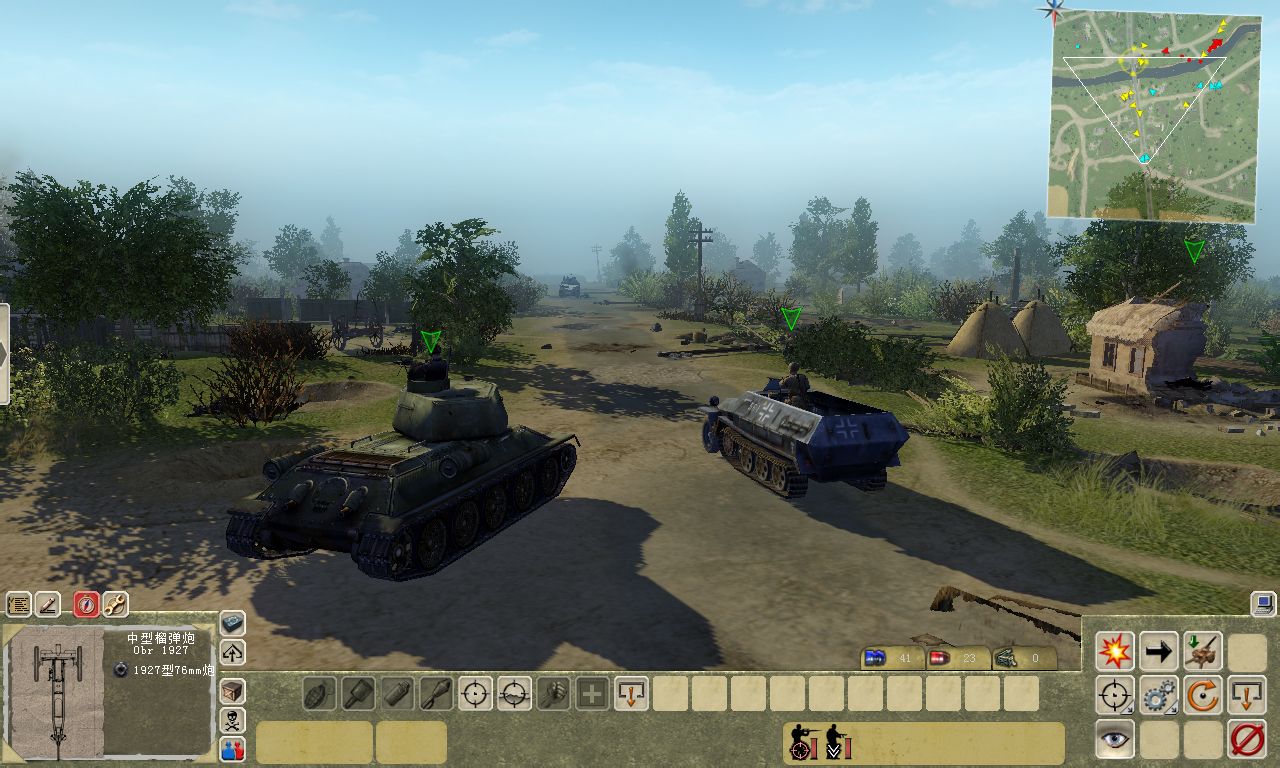Use the orange rotate order
This screenshot has width=1280, height=768.
tap(1203, 695)
